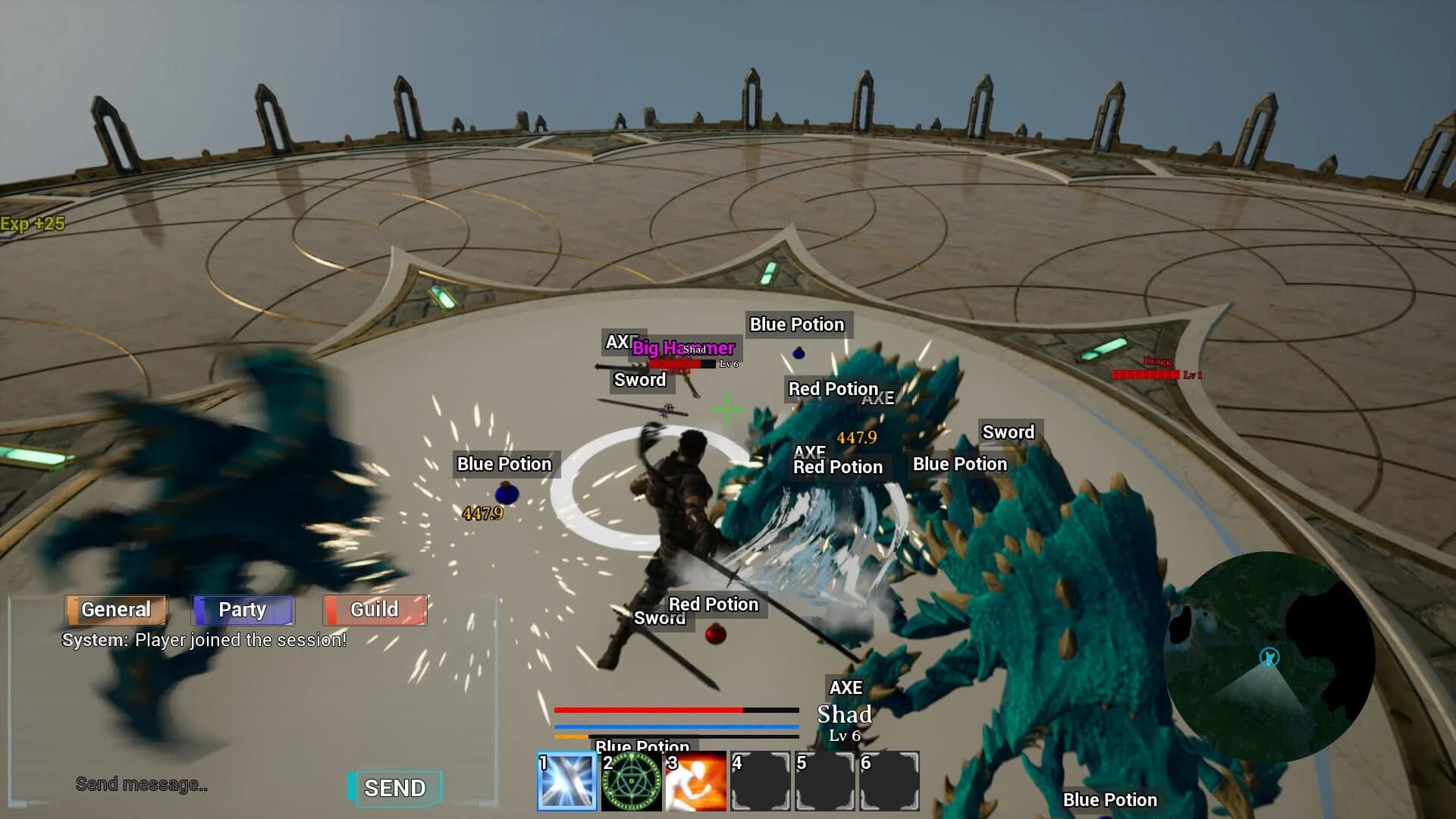Image resolution: width=1456 pixels, height=819 pixels.
Task: Switch to the Party chat channel
Action: (x=243, y=609)
